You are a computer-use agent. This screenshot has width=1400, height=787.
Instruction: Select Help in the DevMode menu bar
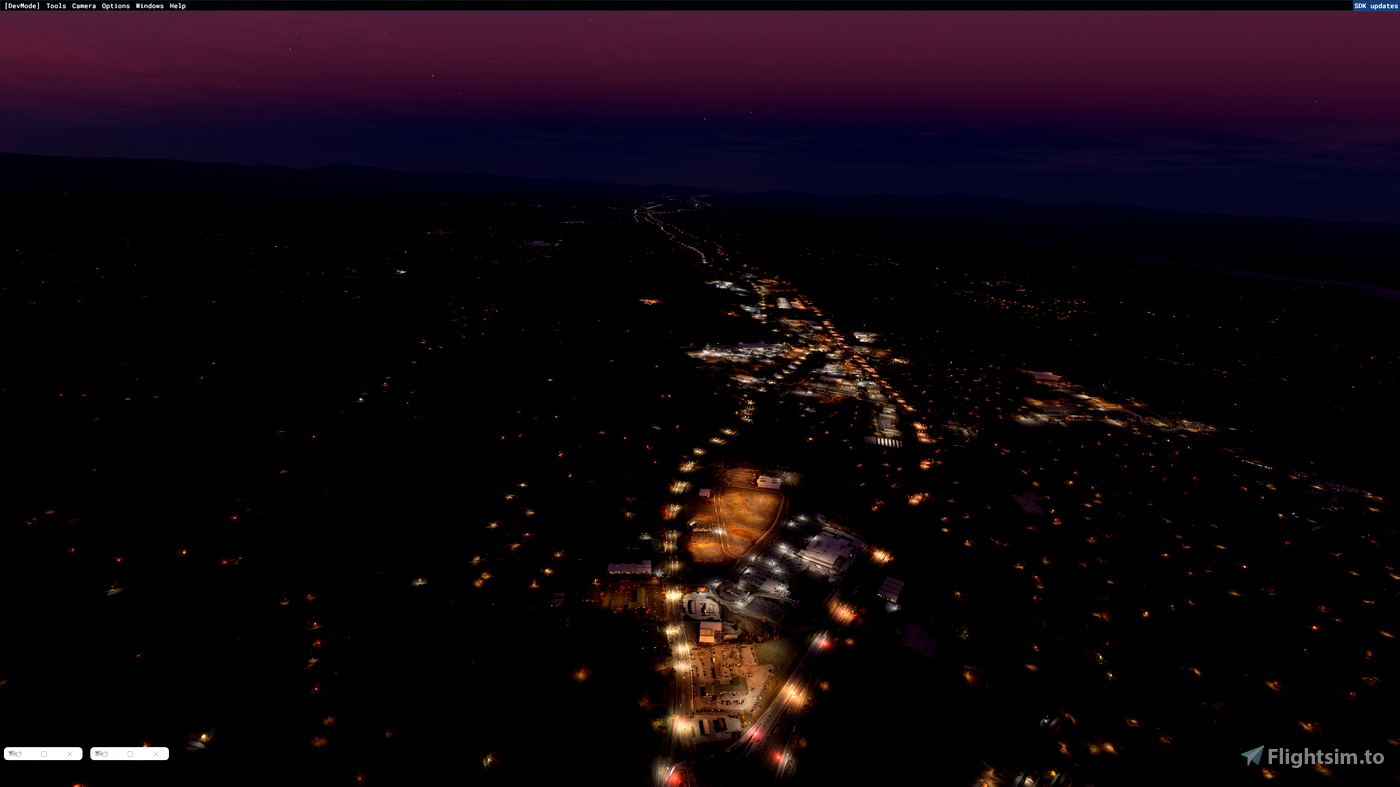(x=177, y=5)
